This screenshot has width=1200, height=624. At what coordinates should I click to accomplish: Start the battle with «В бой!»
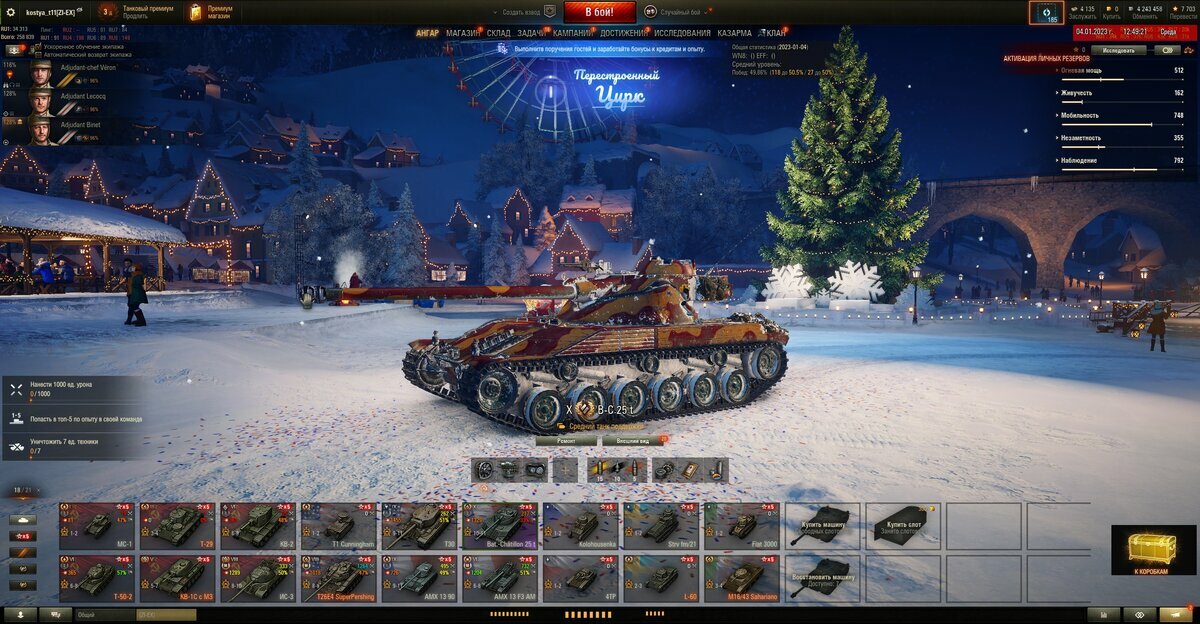(599, 12)
